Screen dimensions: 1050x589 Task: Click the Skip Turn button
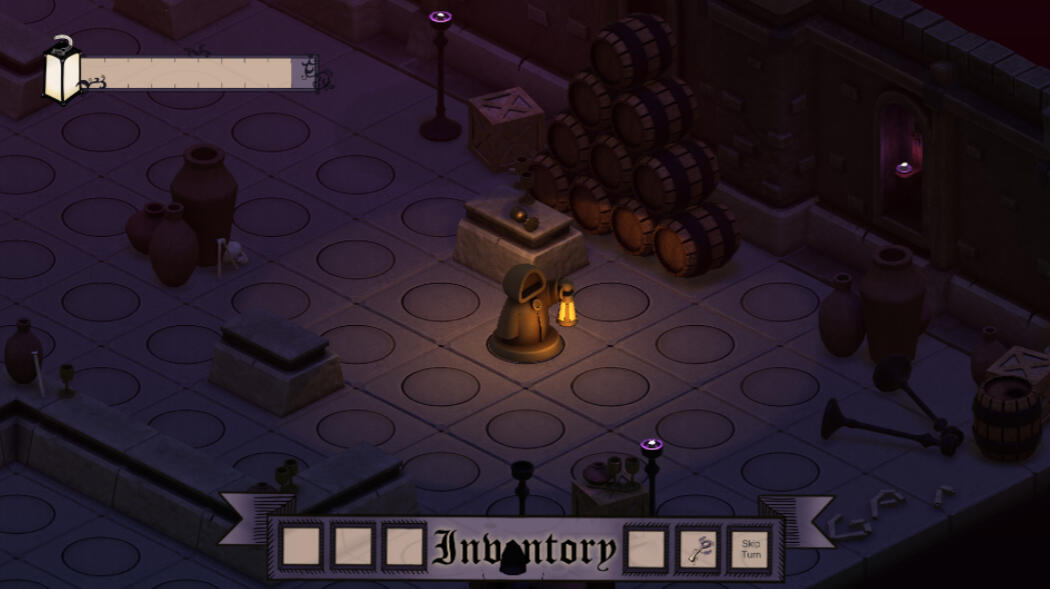750,548
